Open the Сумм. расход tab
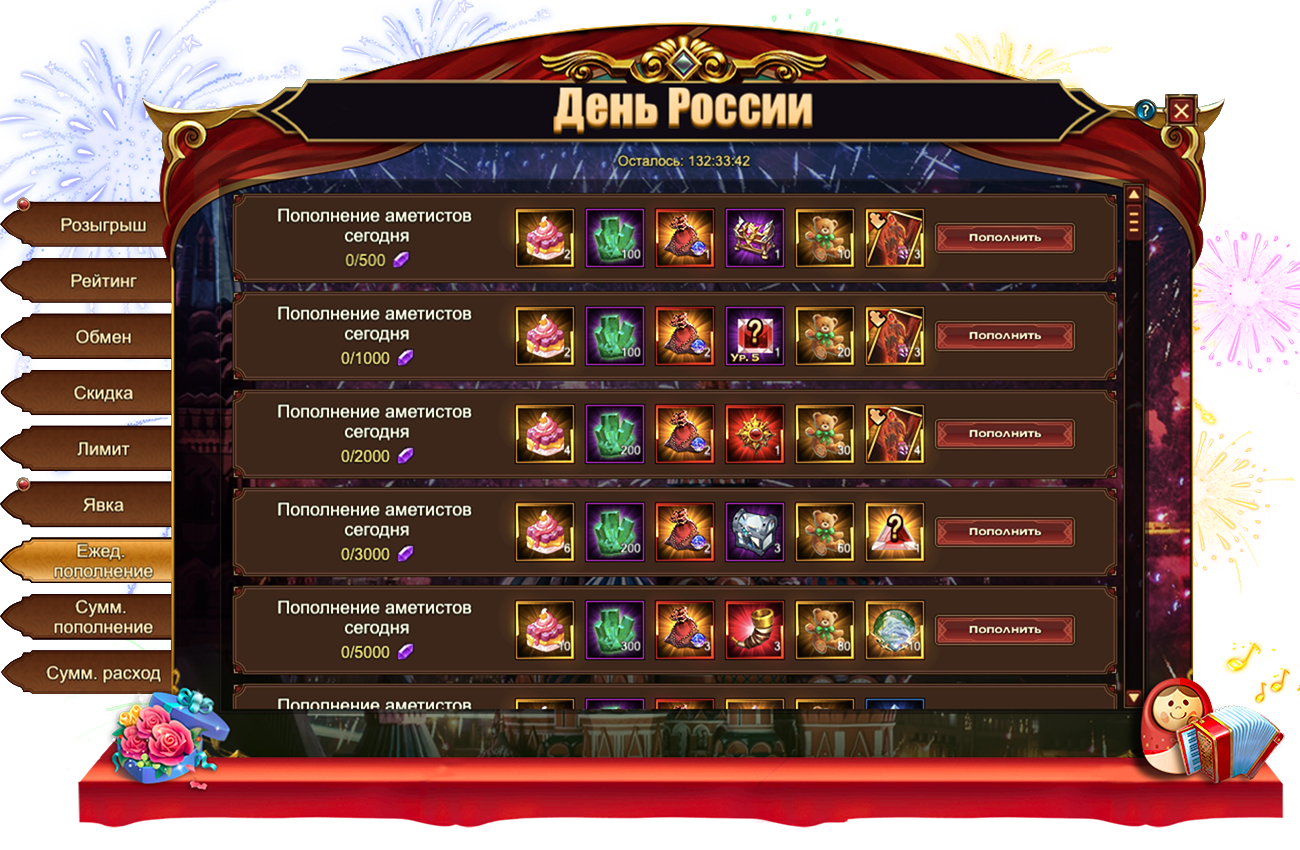1300x850 pixels. point(102,673)
